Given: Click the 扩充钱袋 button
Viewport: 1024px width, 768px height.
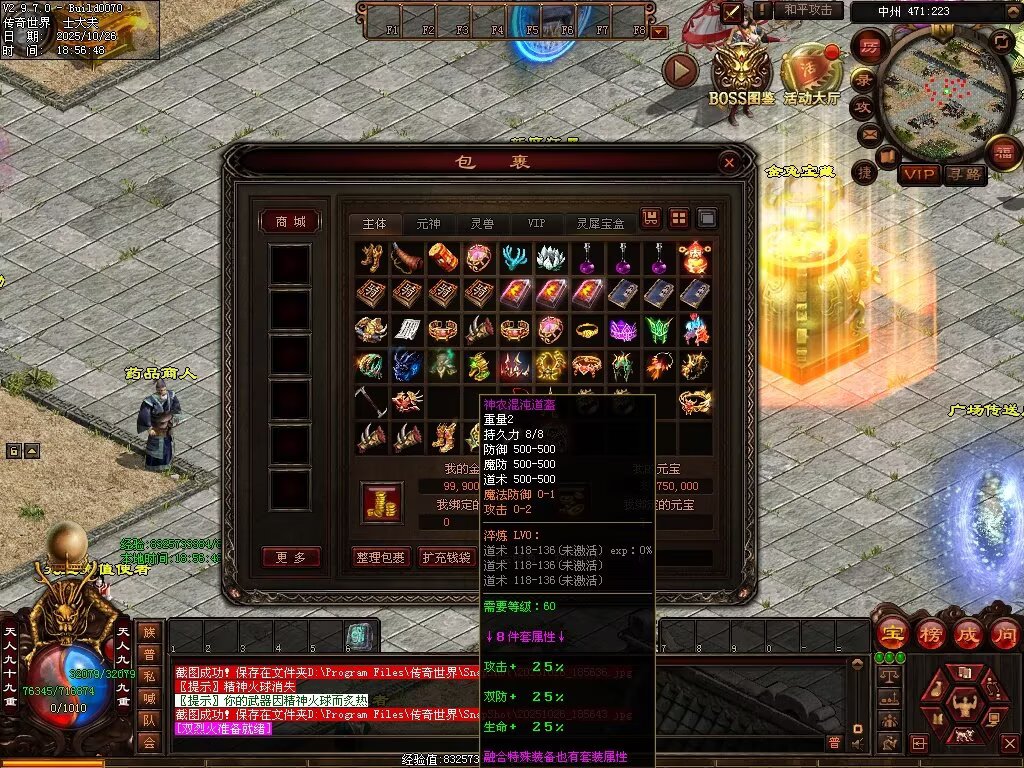Looking at the screenshot, I should pos(445,557).
